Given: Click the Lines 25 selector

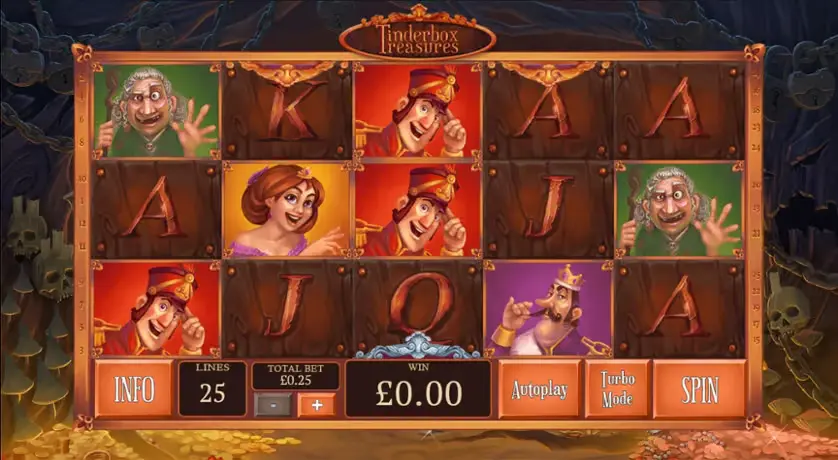Looking at the screenshot, I should click(x=212, y=388).
